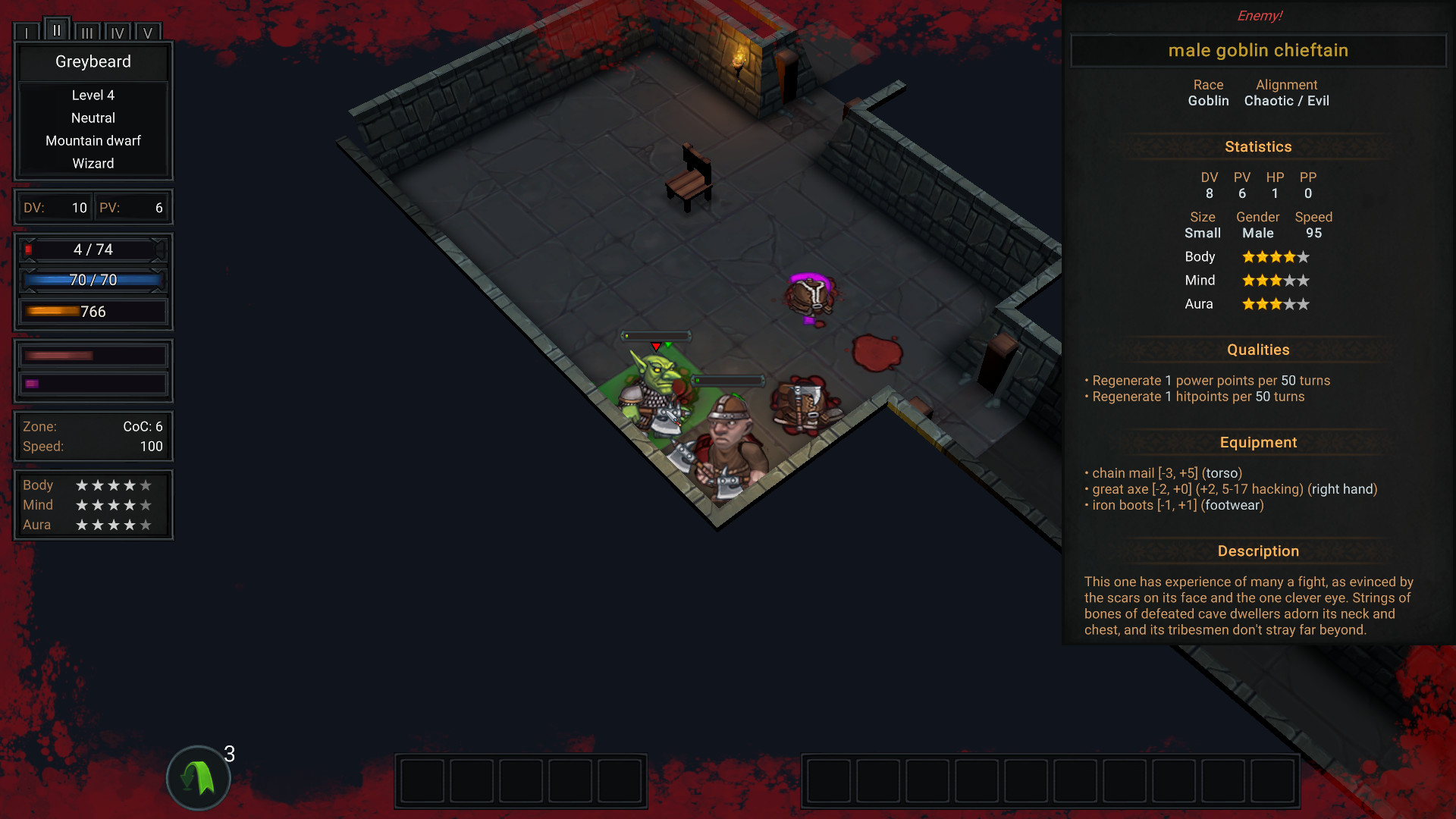Collapse the Description section of the enemy panel
This screenshot has width=1456, height=819.
click(x=1258, y=551)
